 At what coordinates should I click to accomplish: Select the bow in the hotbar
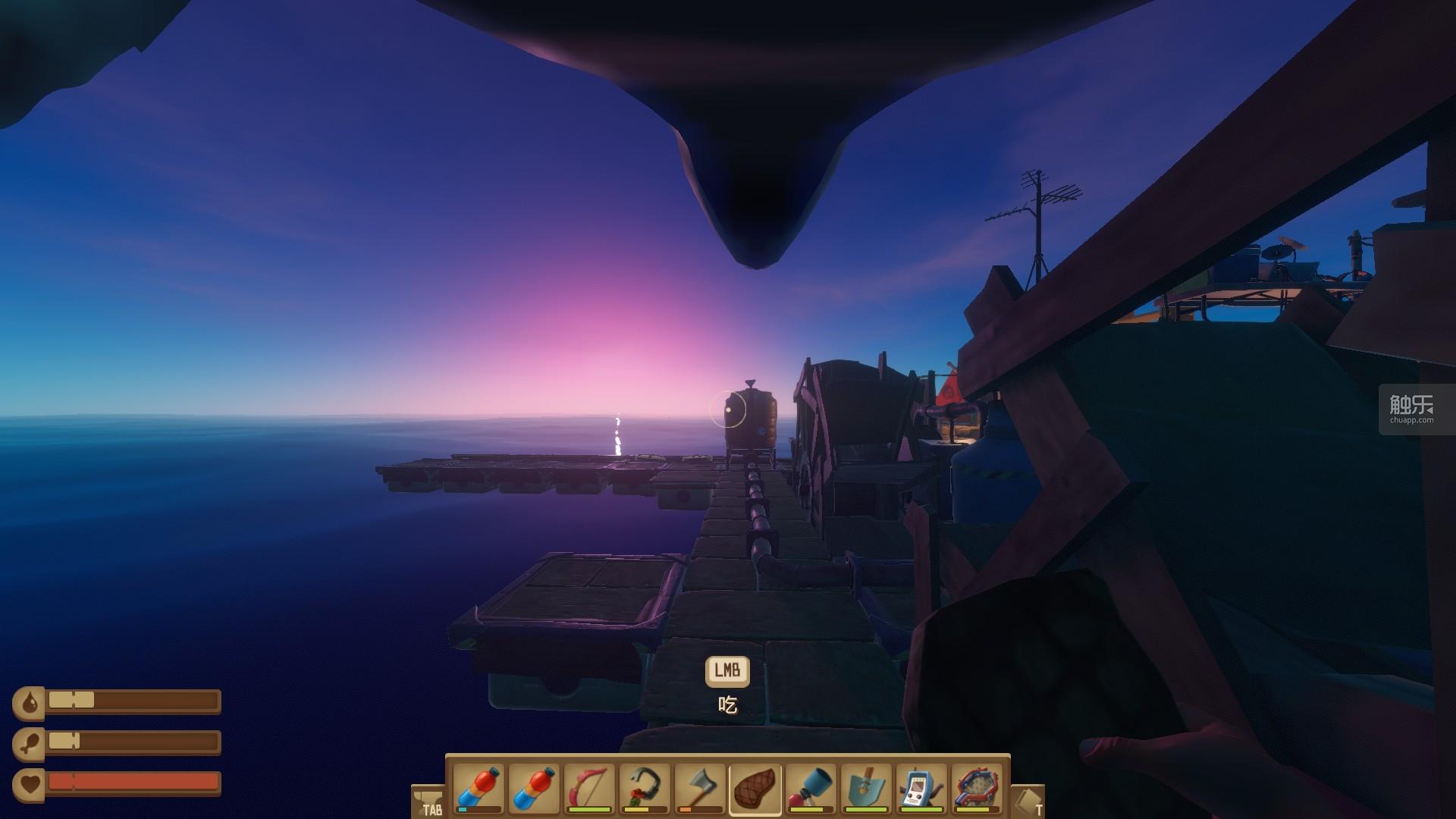(x=588, y=788)
